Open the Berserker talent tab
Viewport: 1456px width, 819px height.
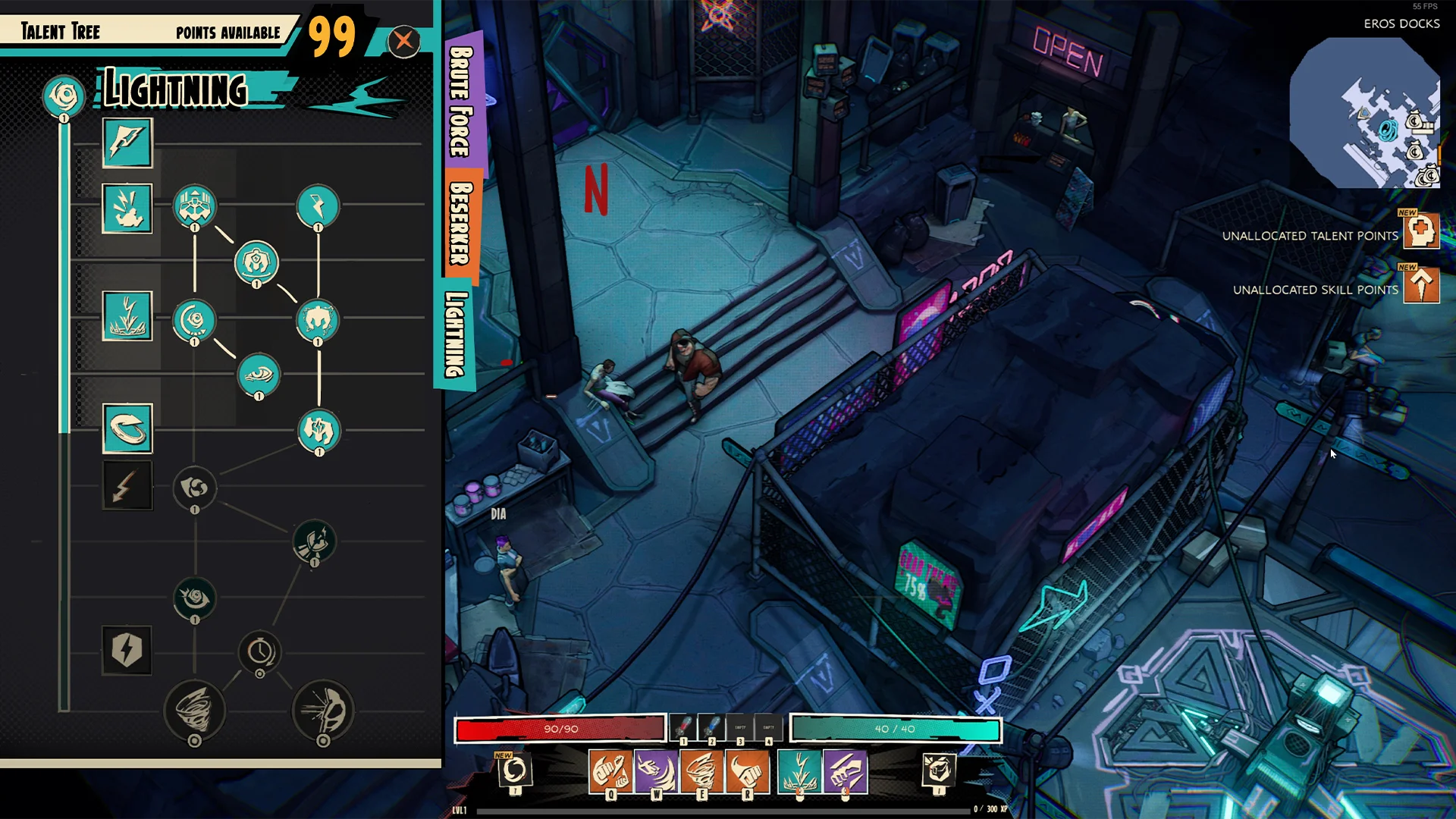tap(460, 224)
